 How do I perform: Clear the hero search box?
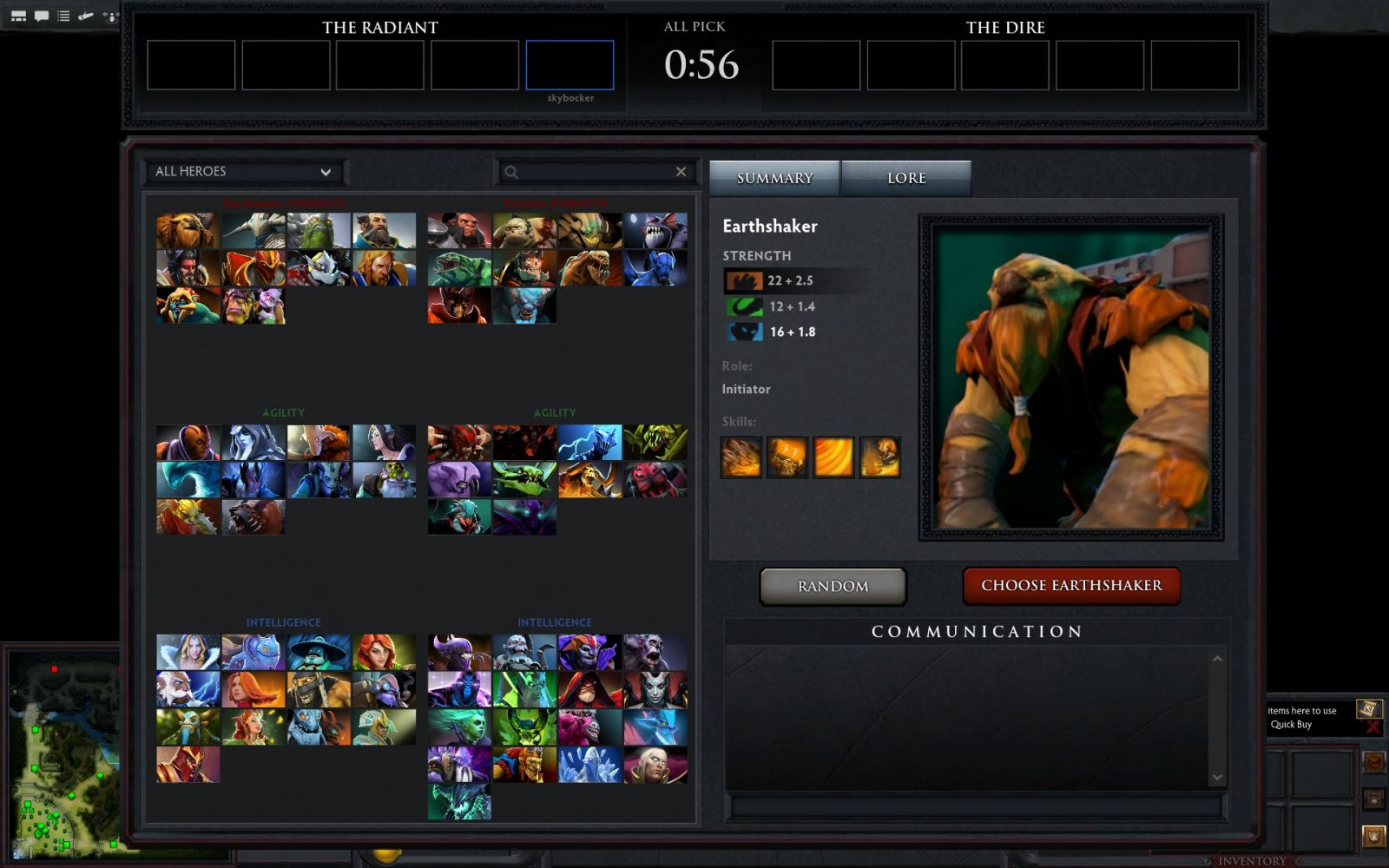[x=681, y=172]
